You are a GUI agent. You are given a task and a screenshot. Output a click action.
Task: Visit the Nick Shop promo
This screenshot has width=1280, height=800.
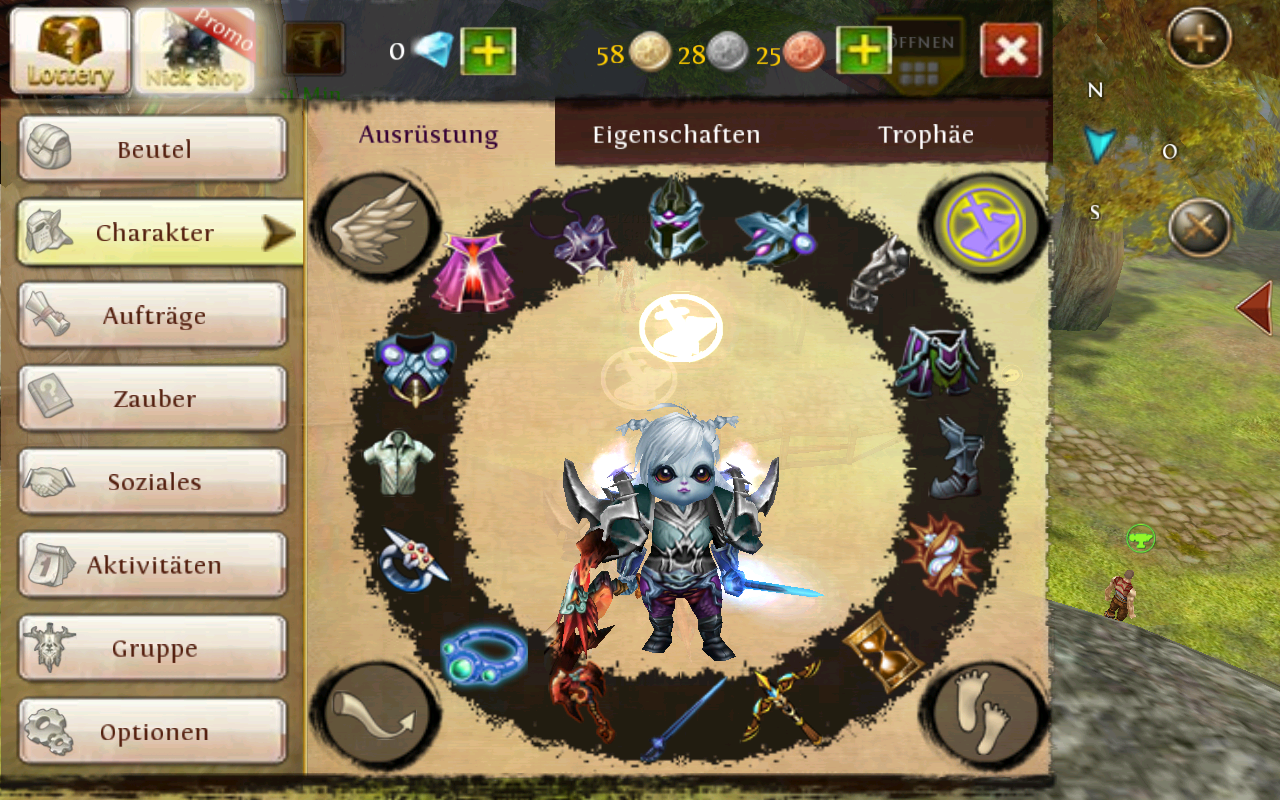(194, 51)
